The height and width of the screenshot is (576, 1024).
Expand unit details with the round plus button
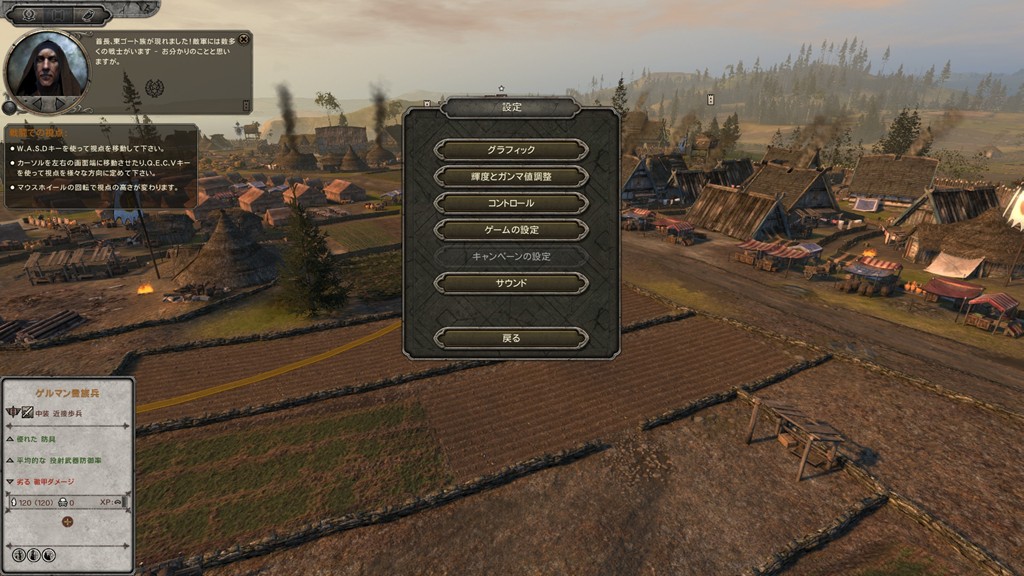(x=67, y=521)
